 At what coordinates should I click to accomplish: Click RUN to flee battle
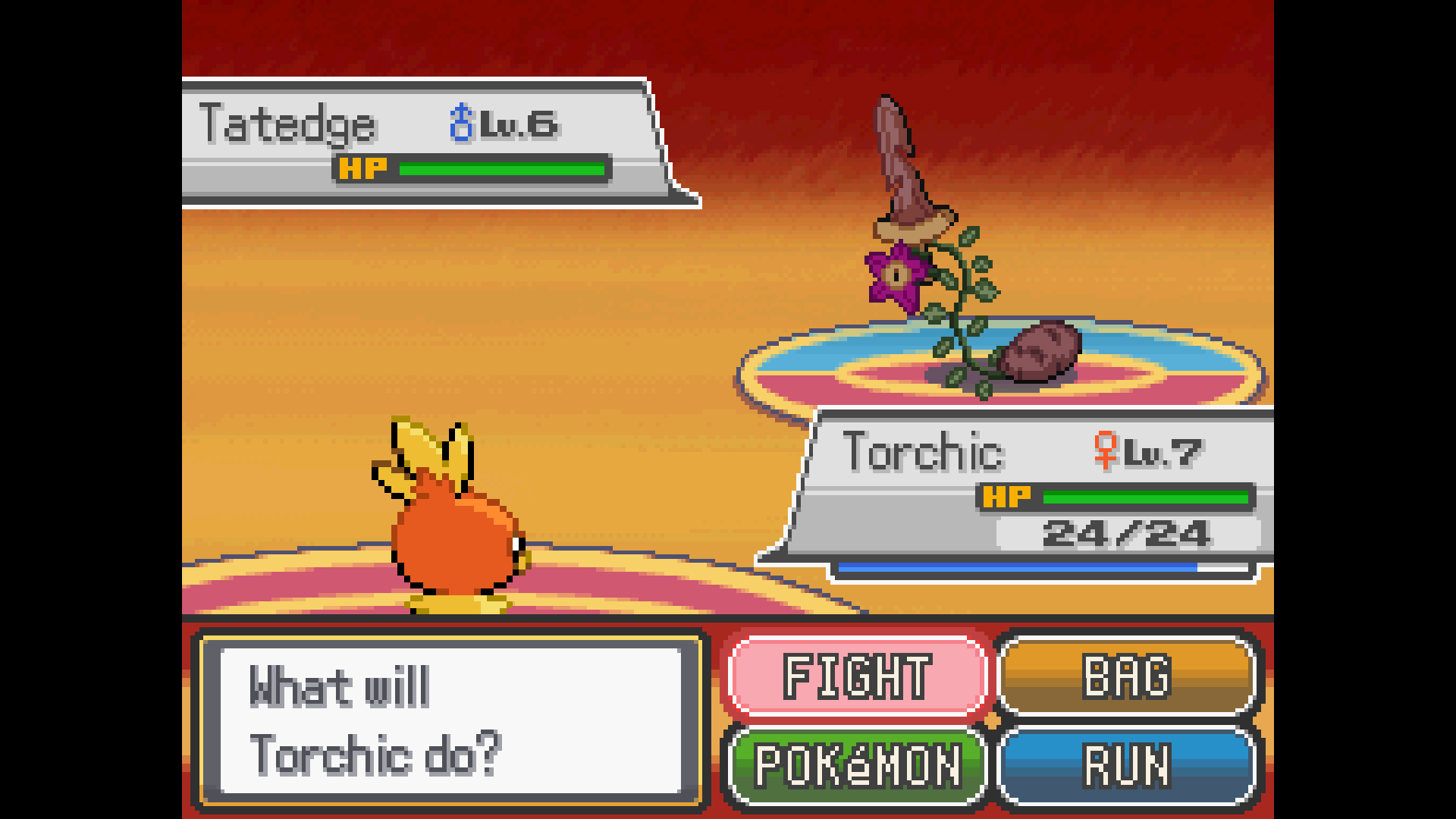pos(1127,765)
